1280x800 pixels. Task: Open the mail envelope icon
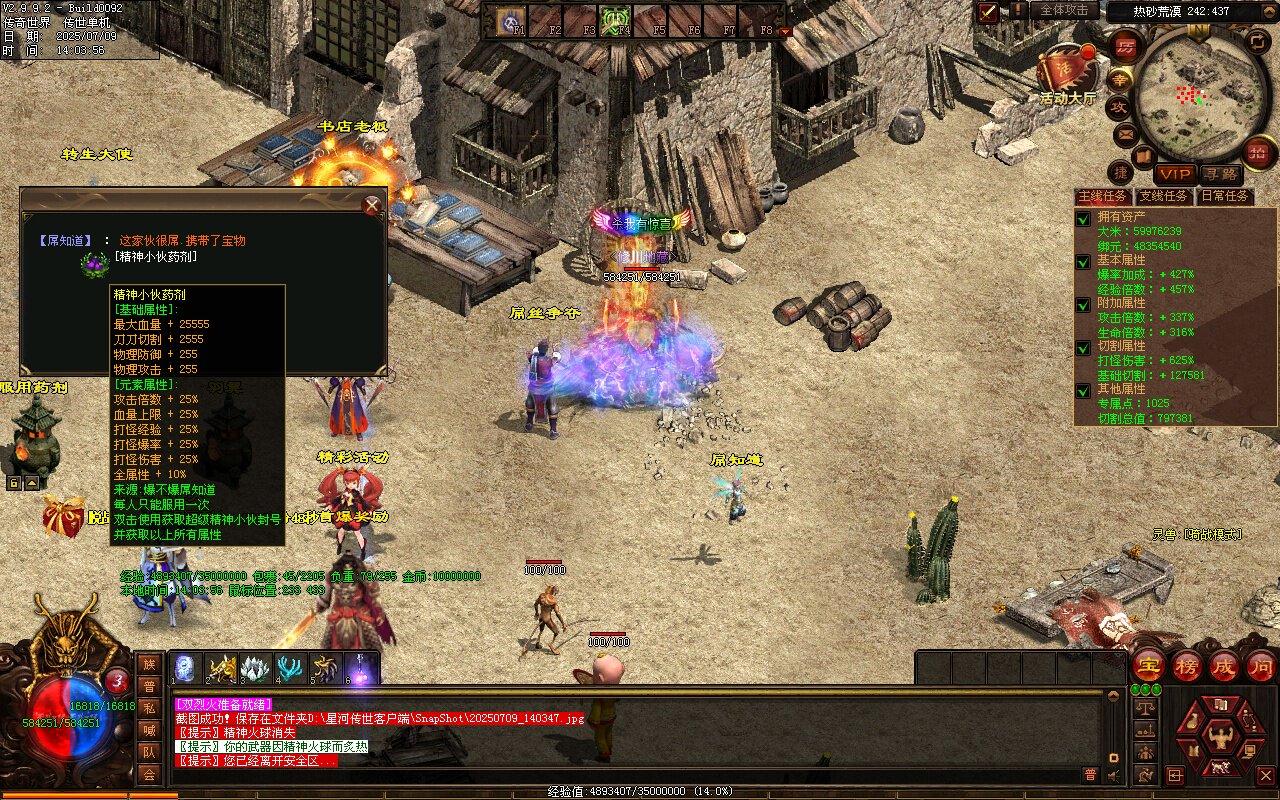(1126, 133)
